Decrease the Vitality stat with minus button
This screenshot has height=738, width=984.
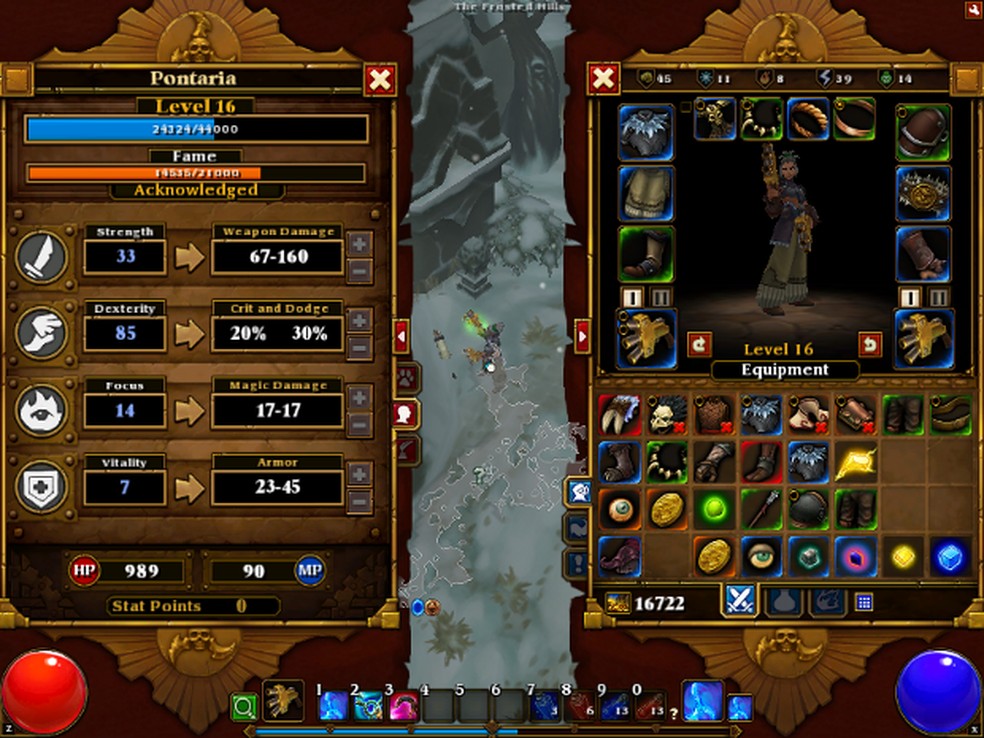(x=361, y=502)
